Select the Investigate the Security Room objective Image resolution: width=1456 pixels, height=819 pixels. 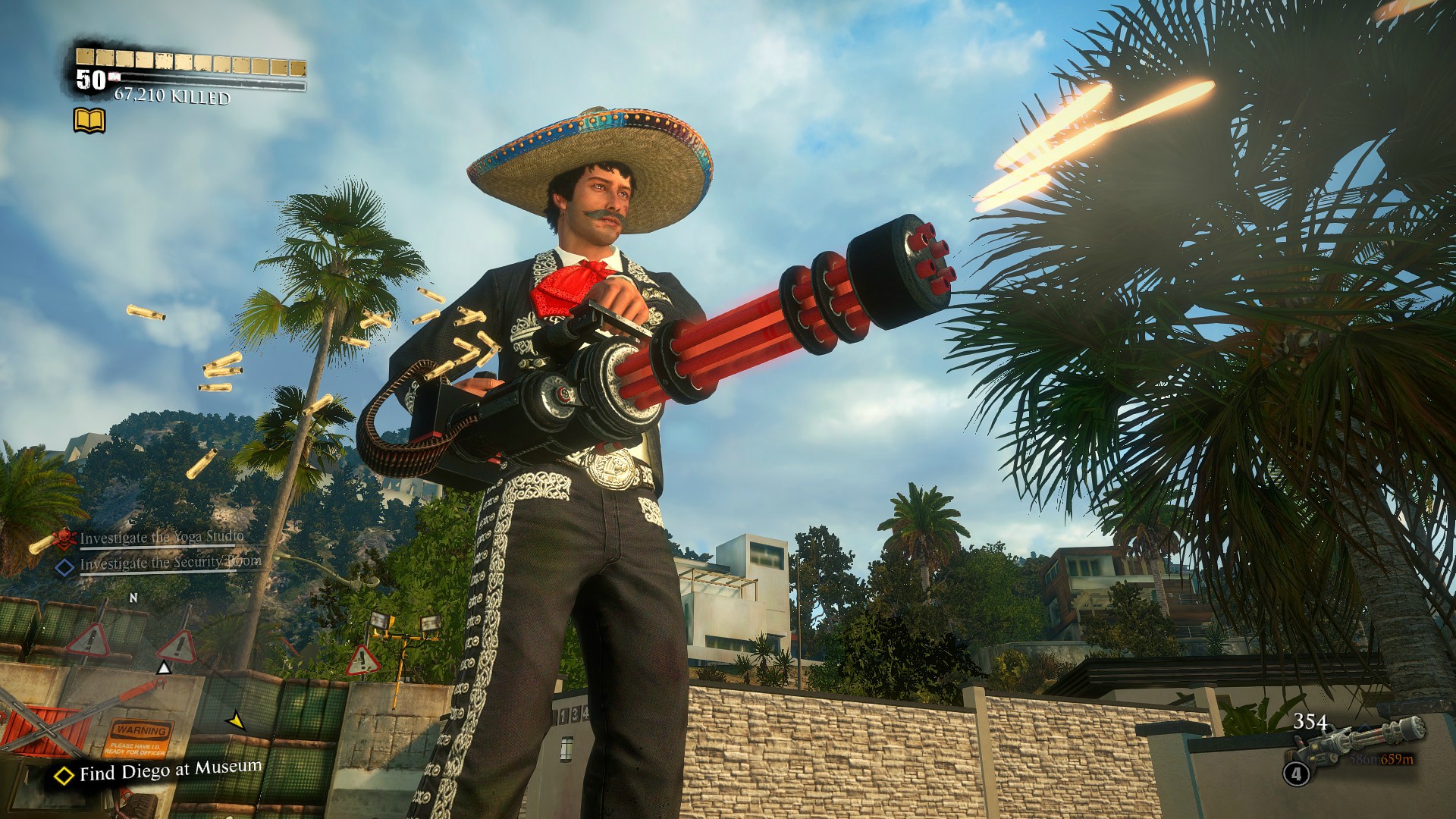170,563
